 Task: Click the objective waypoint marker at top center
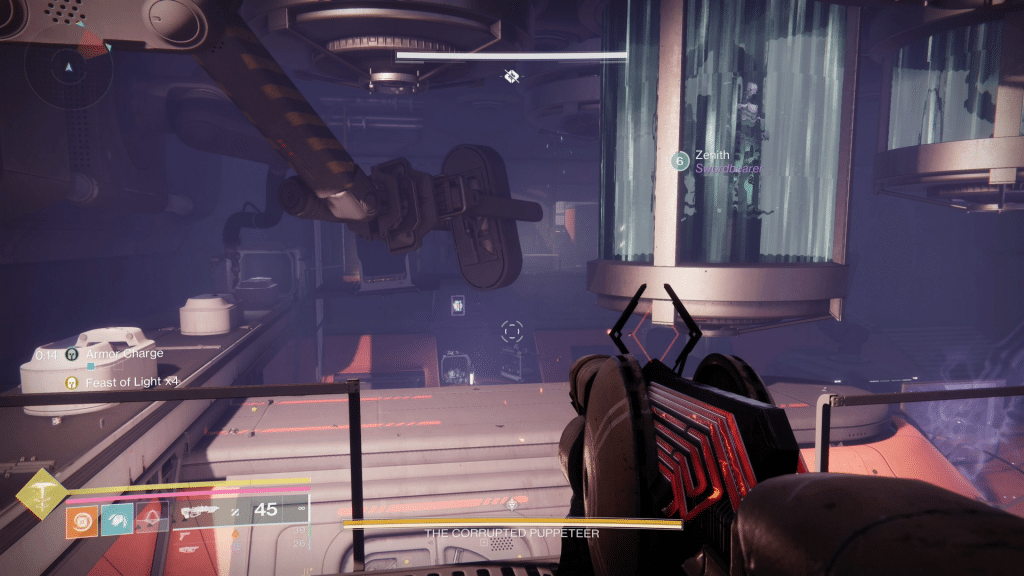(512, 76)
